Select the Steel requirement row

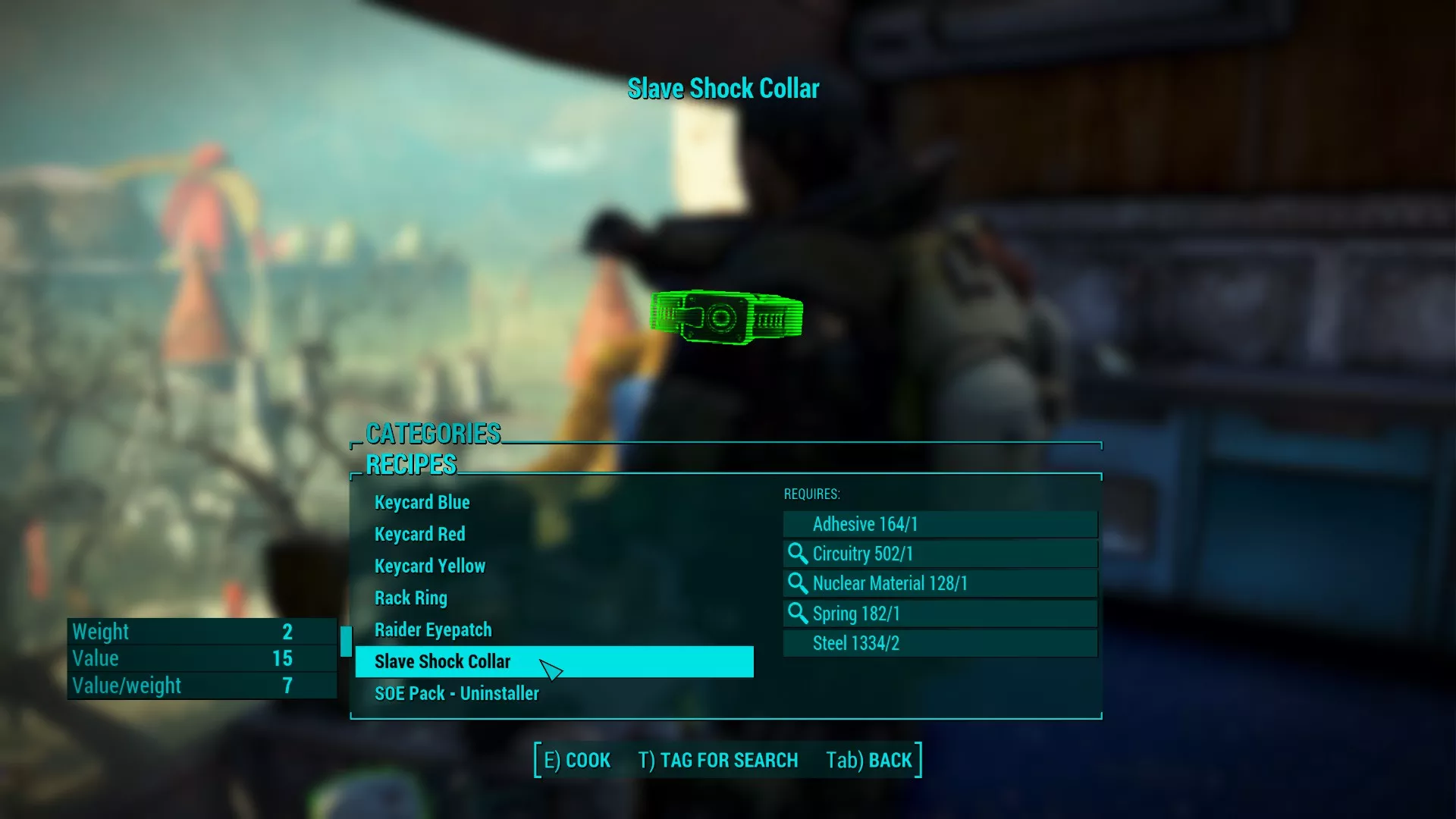940,644
